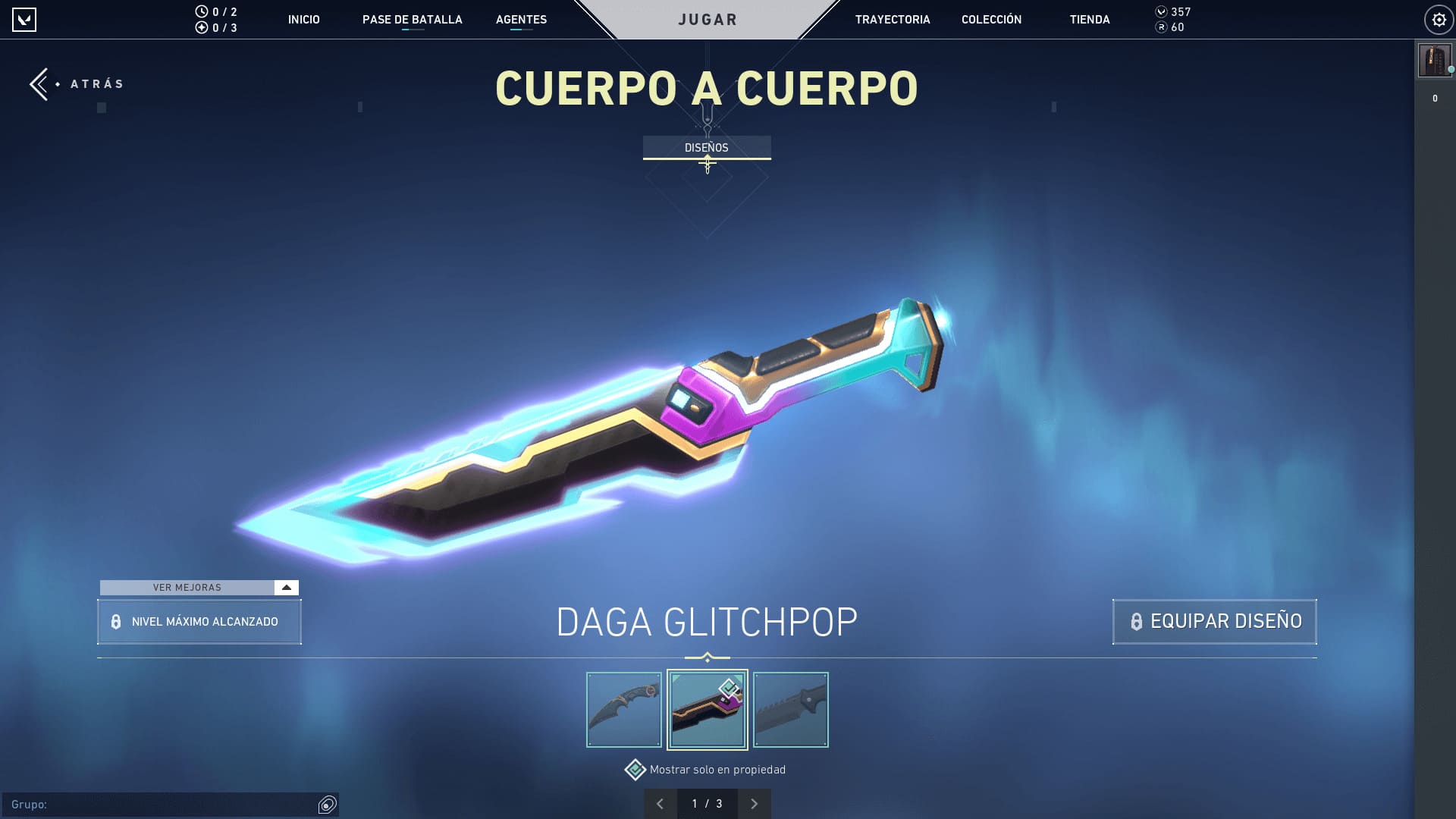The image size is (1456, 819).
Task: Open Pase de Batalla
Action: pos(412,20)
